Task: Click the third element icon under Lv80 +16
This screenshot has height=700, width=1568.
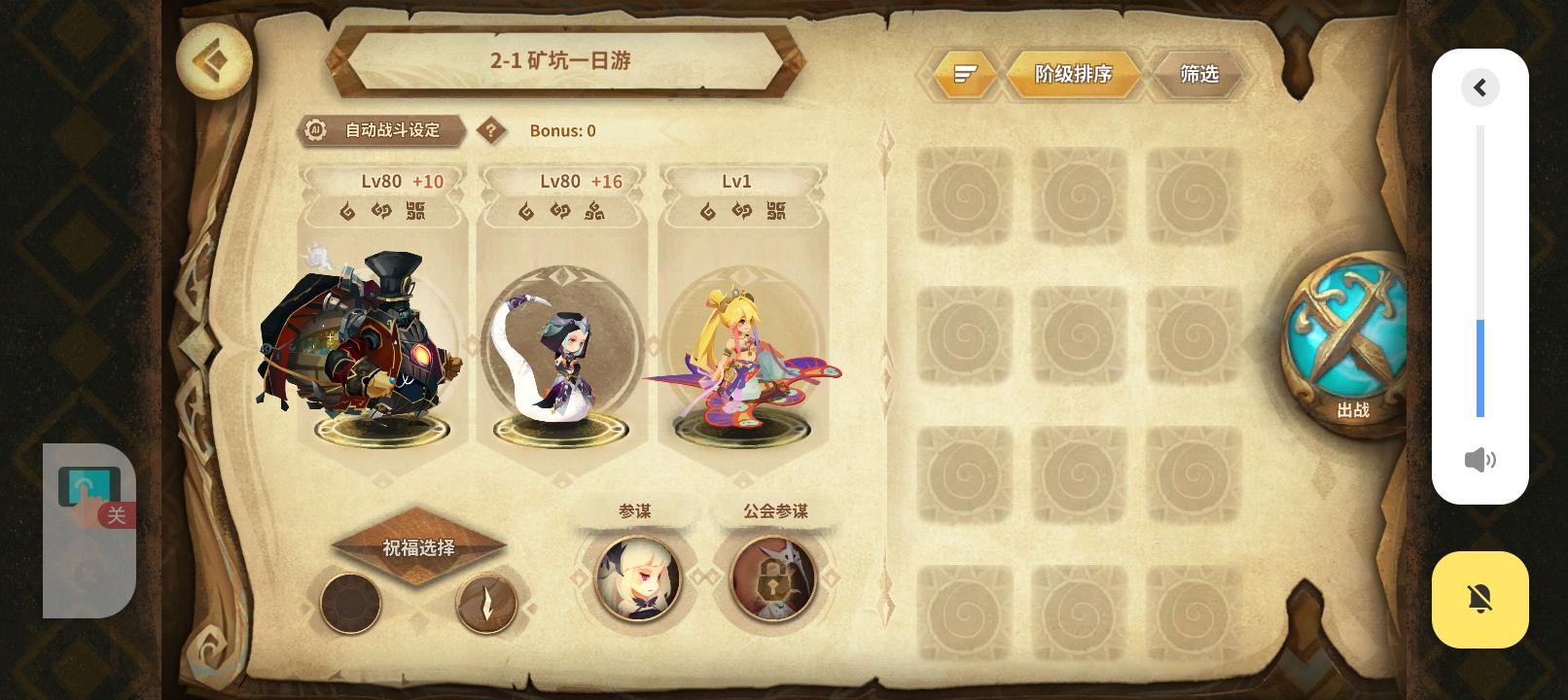Action: click(x=594, y=211)
